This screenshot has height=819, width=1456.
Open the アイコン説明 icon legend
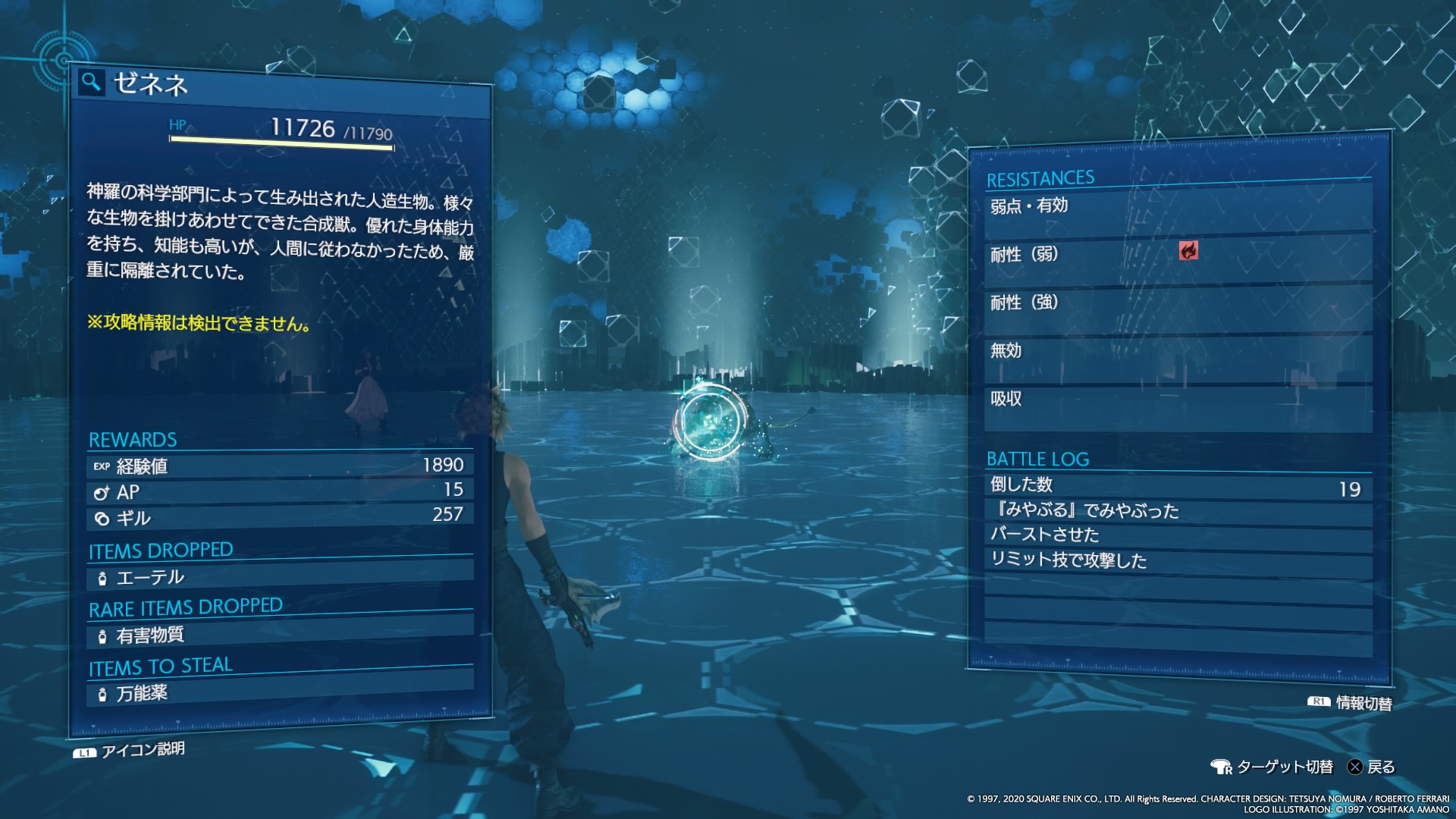coord(130,750)
